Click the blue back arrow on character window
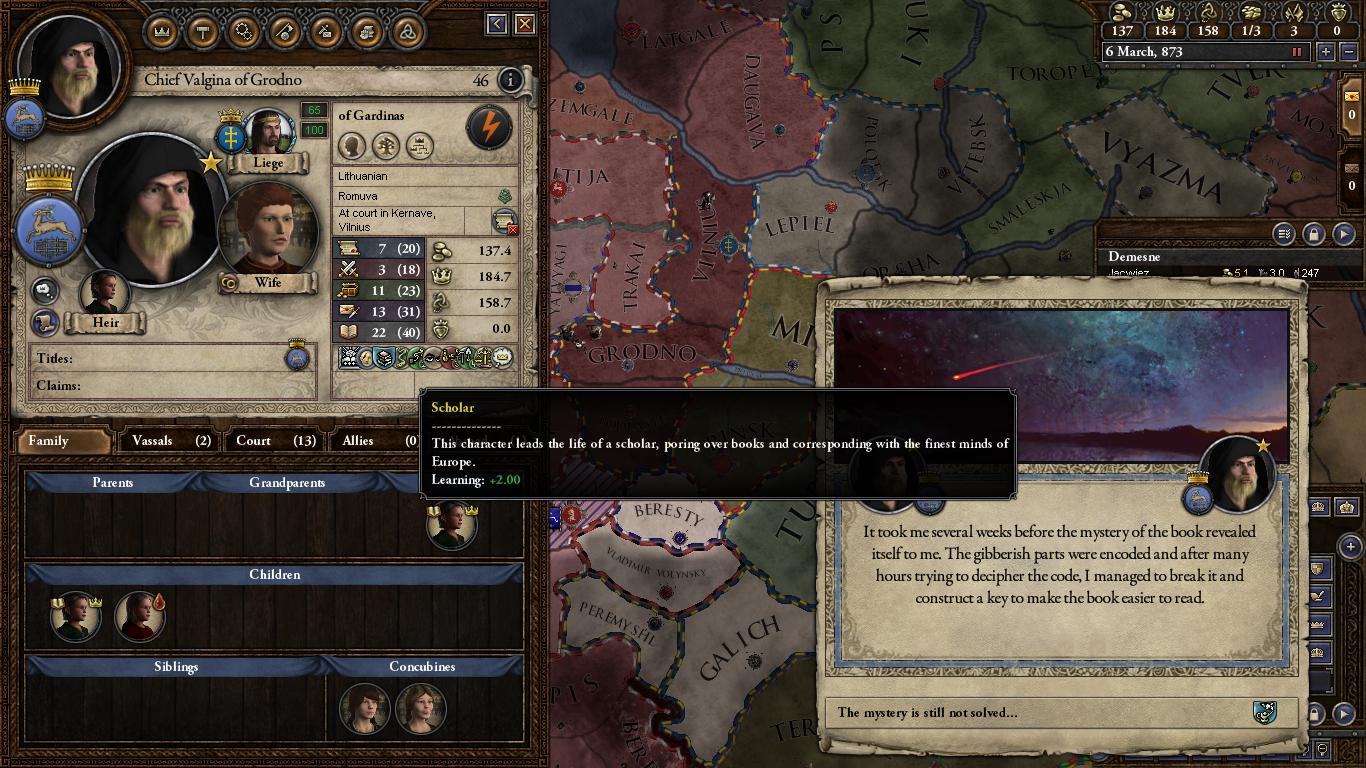Screen dimensions: 1366x768 (498, 22)
